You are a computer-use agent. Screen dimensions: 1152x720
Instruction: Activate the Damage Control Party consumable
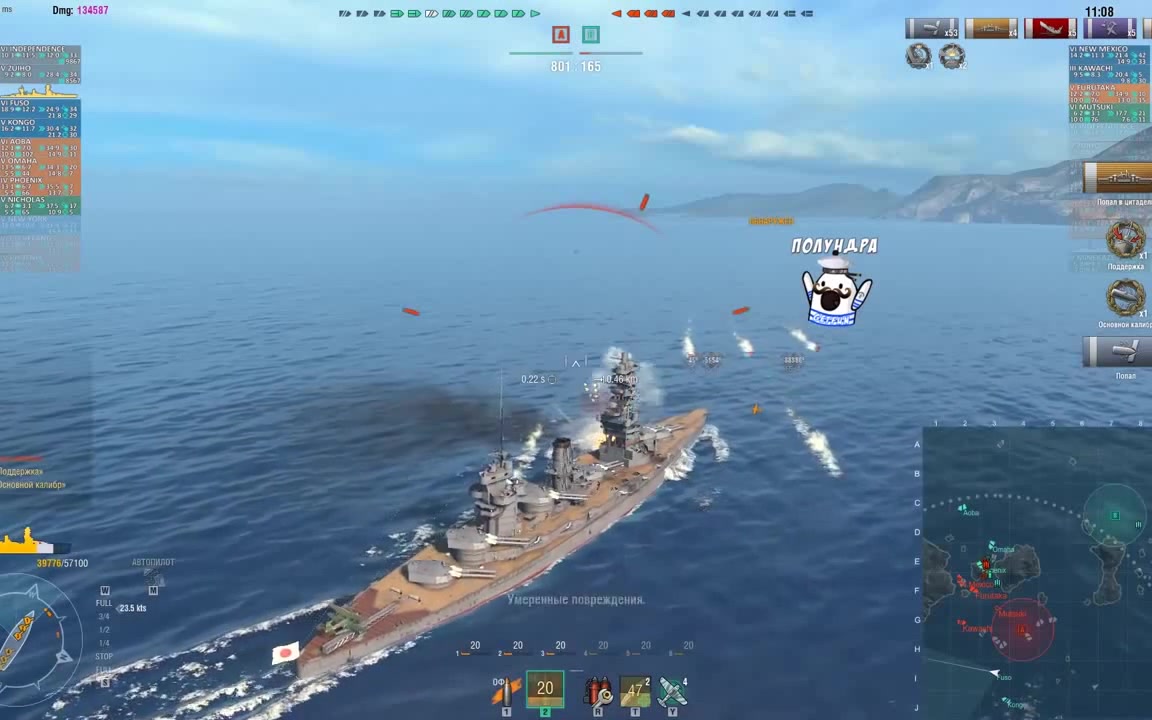click(x=598, y=690)
